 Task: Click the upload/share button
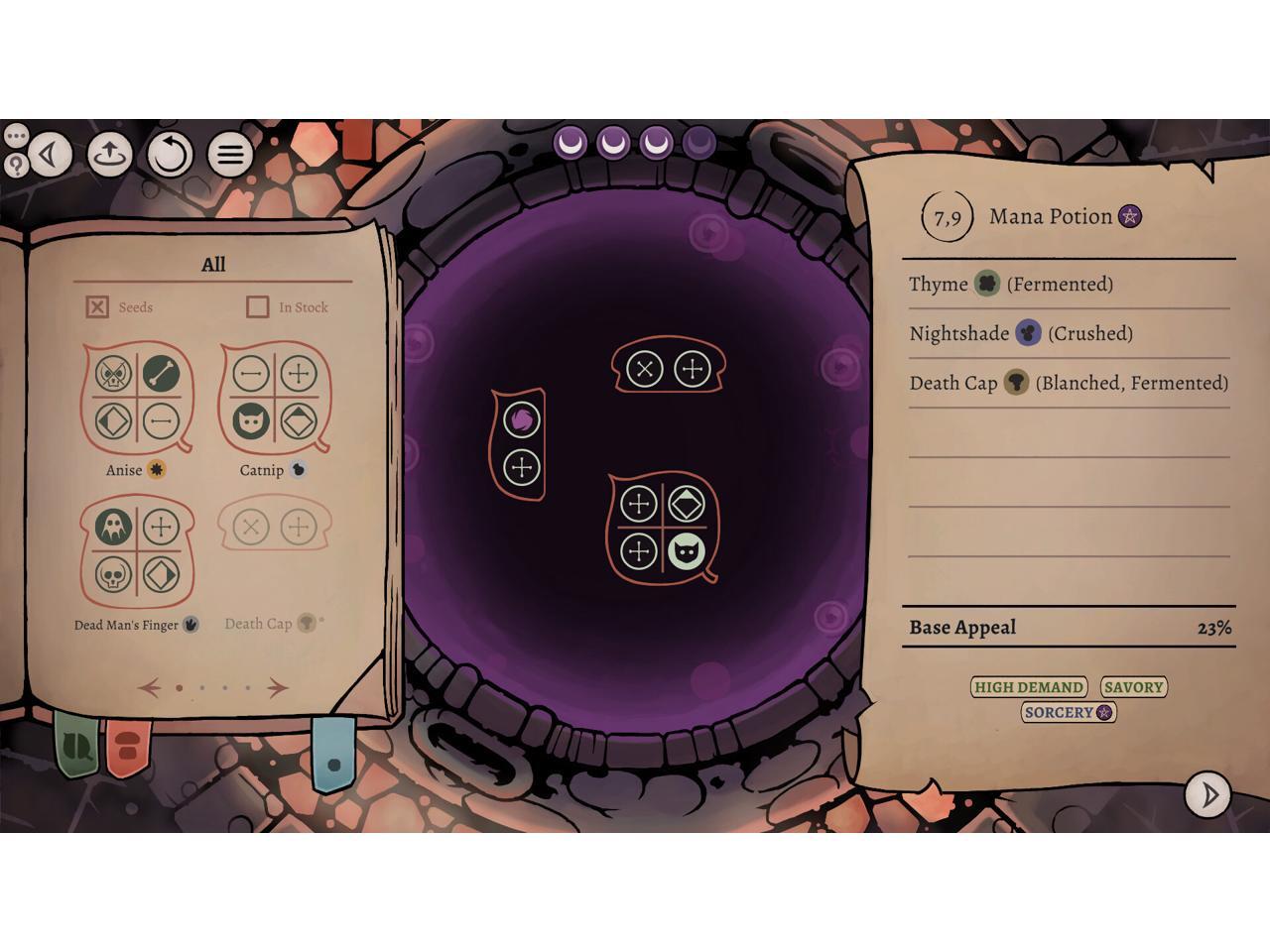coord(109,155)
